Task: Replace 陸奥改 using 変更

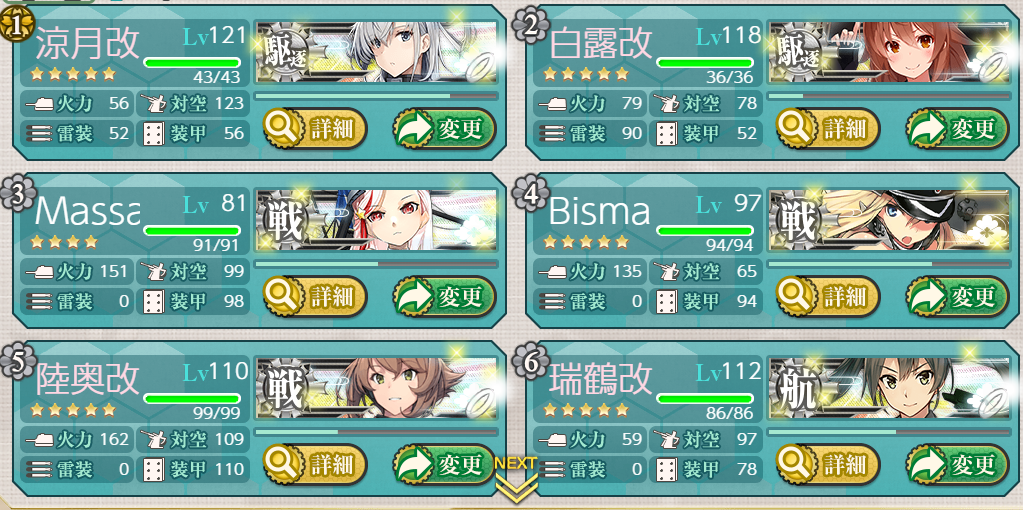Action: pos(444,464)
